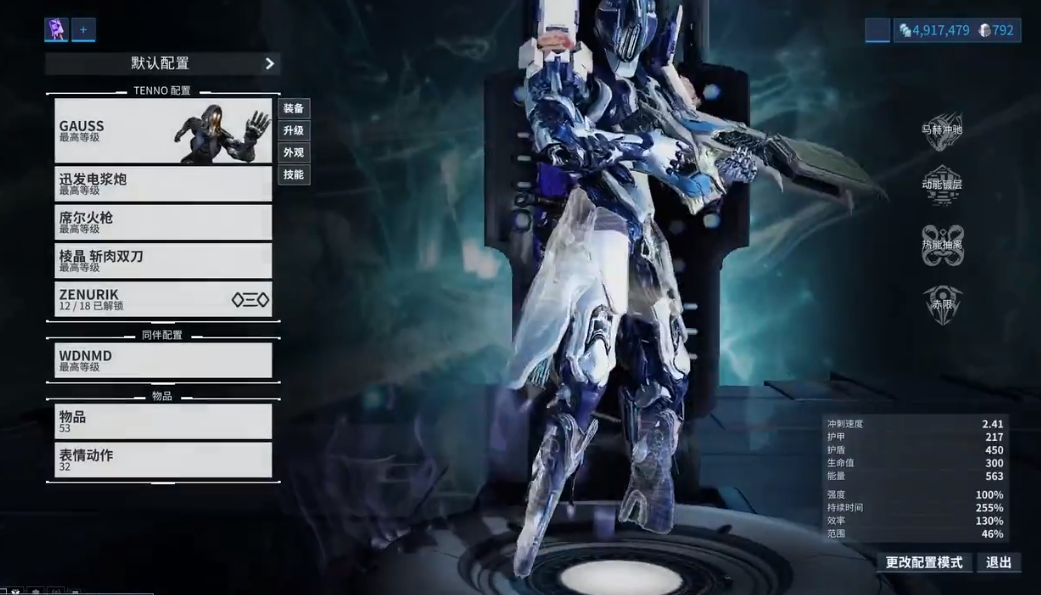Open the 外观 appearance screen
The image size is (1041, 595).
tap(293, 153)
